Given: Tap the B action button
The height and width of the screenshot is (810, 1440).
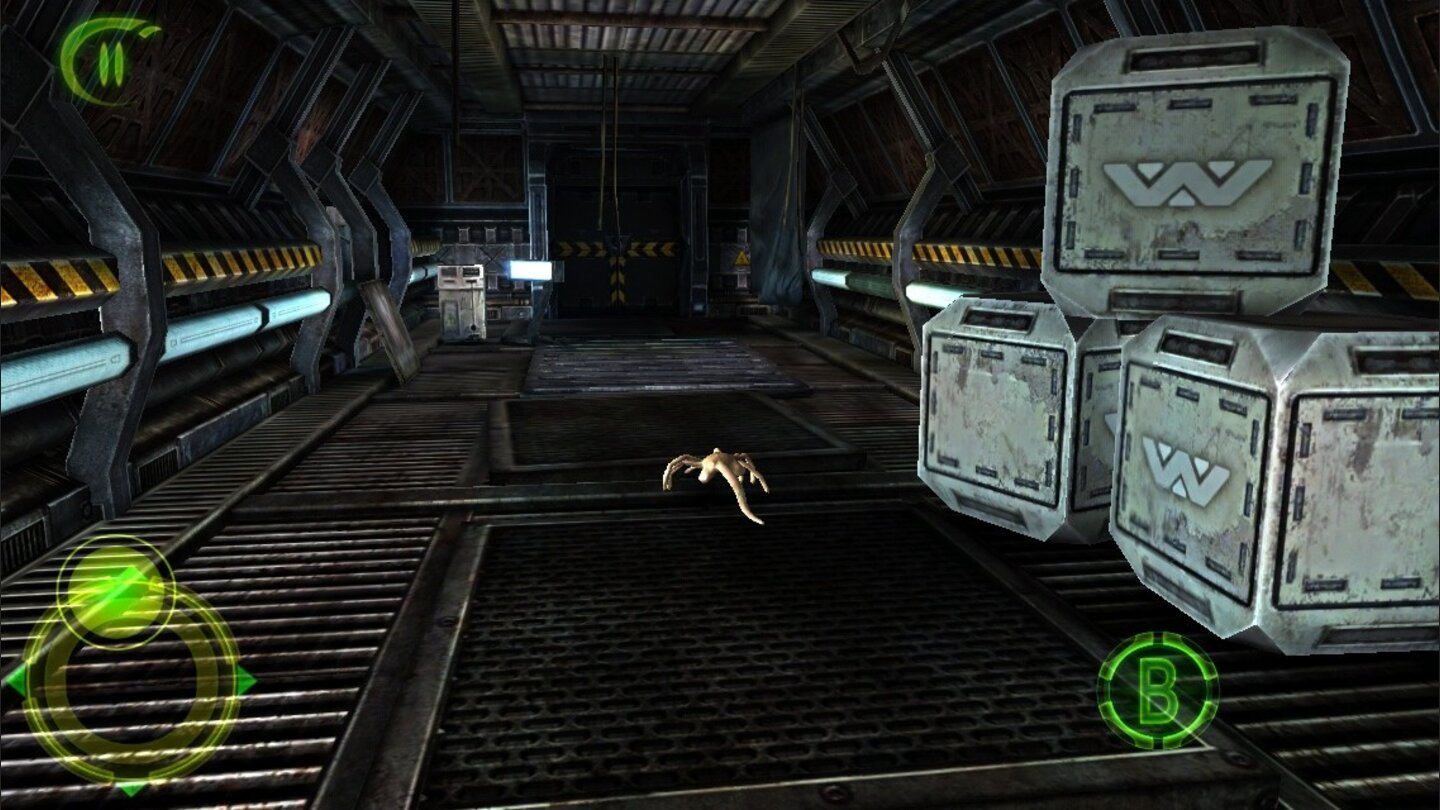Looking at the screenshot, I should click(x=1158, y=692).
